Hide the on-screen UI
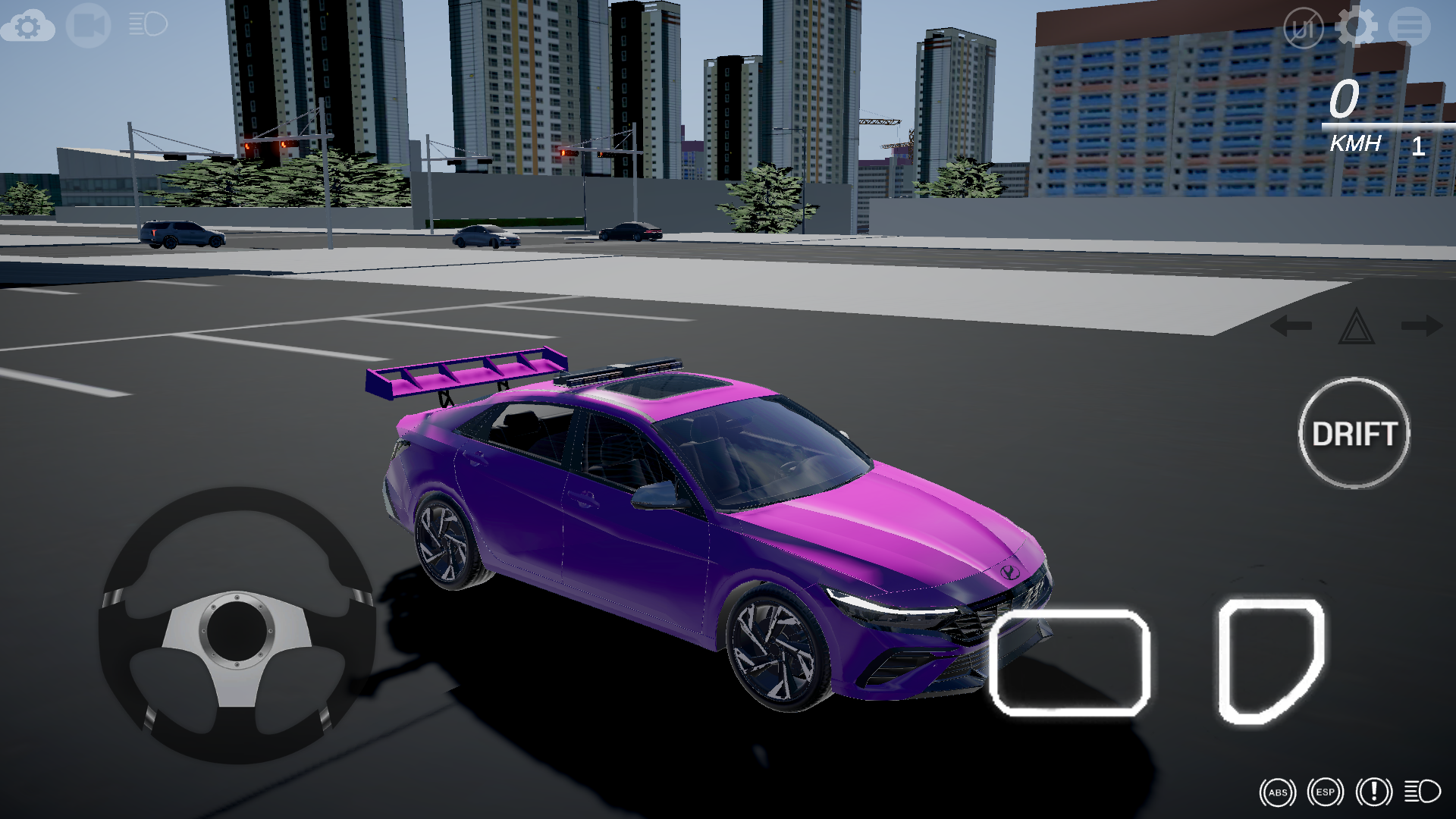This screenshot has width=1456, height=819. click(1303, 29)
